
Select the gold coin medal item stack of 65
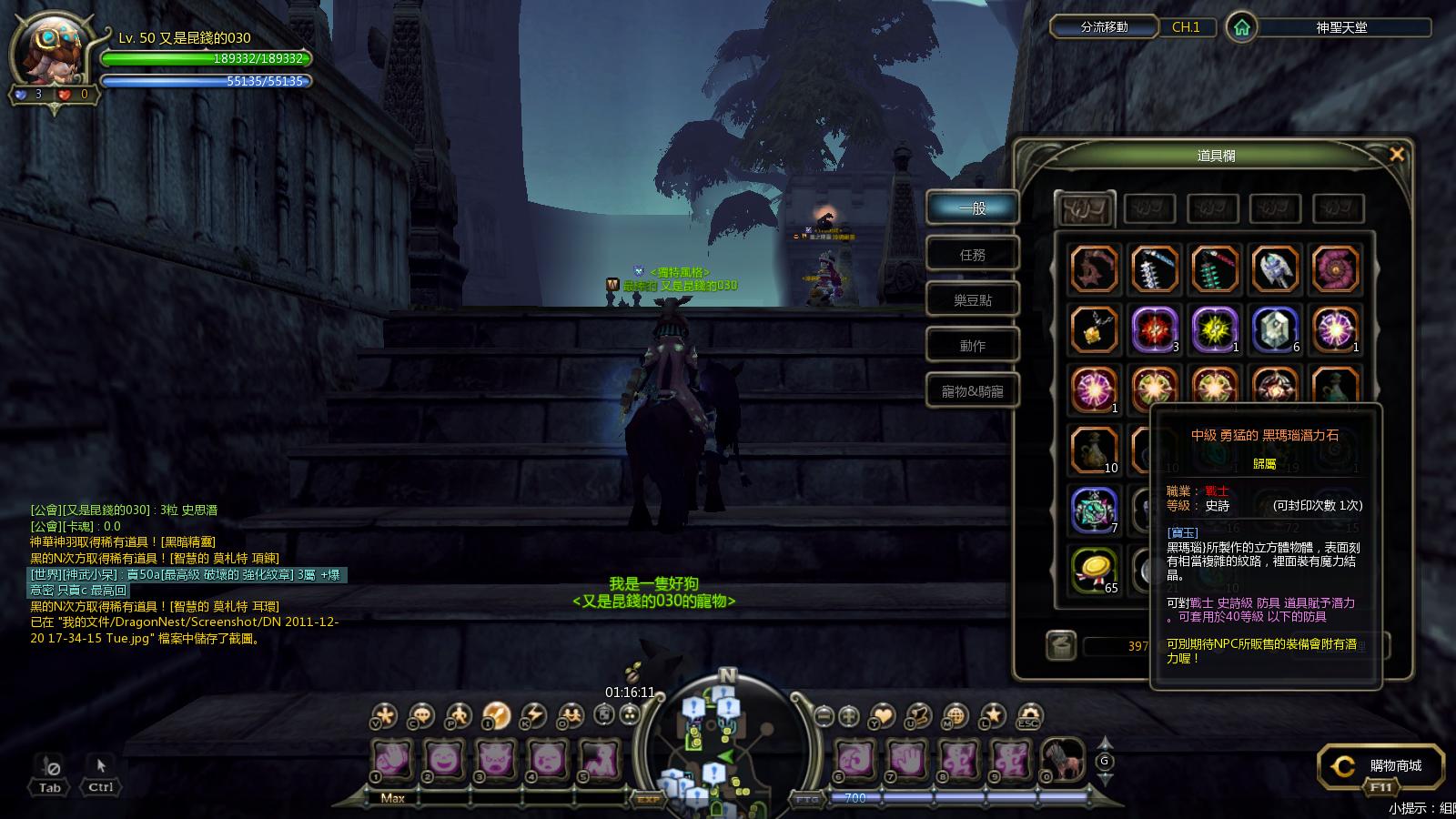(x=1093, y=570)
